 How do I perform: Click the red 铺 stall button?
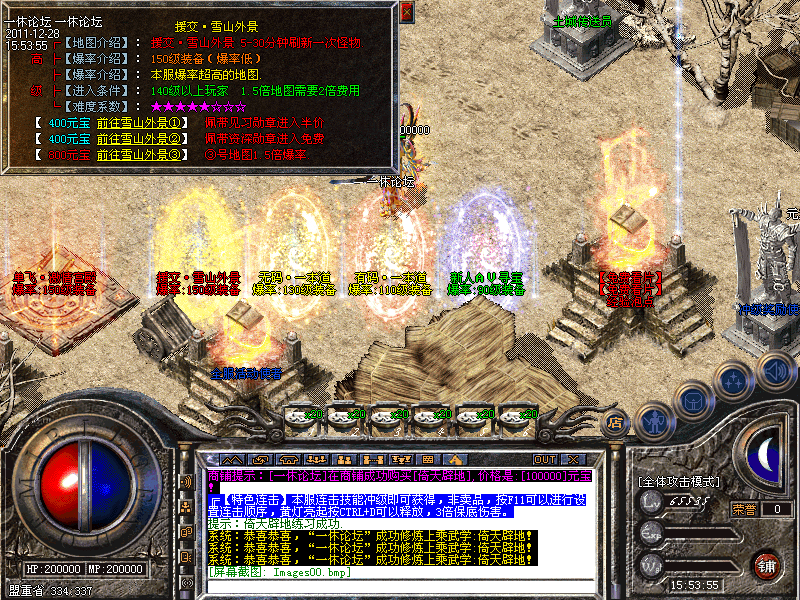[x=766, y=564]
